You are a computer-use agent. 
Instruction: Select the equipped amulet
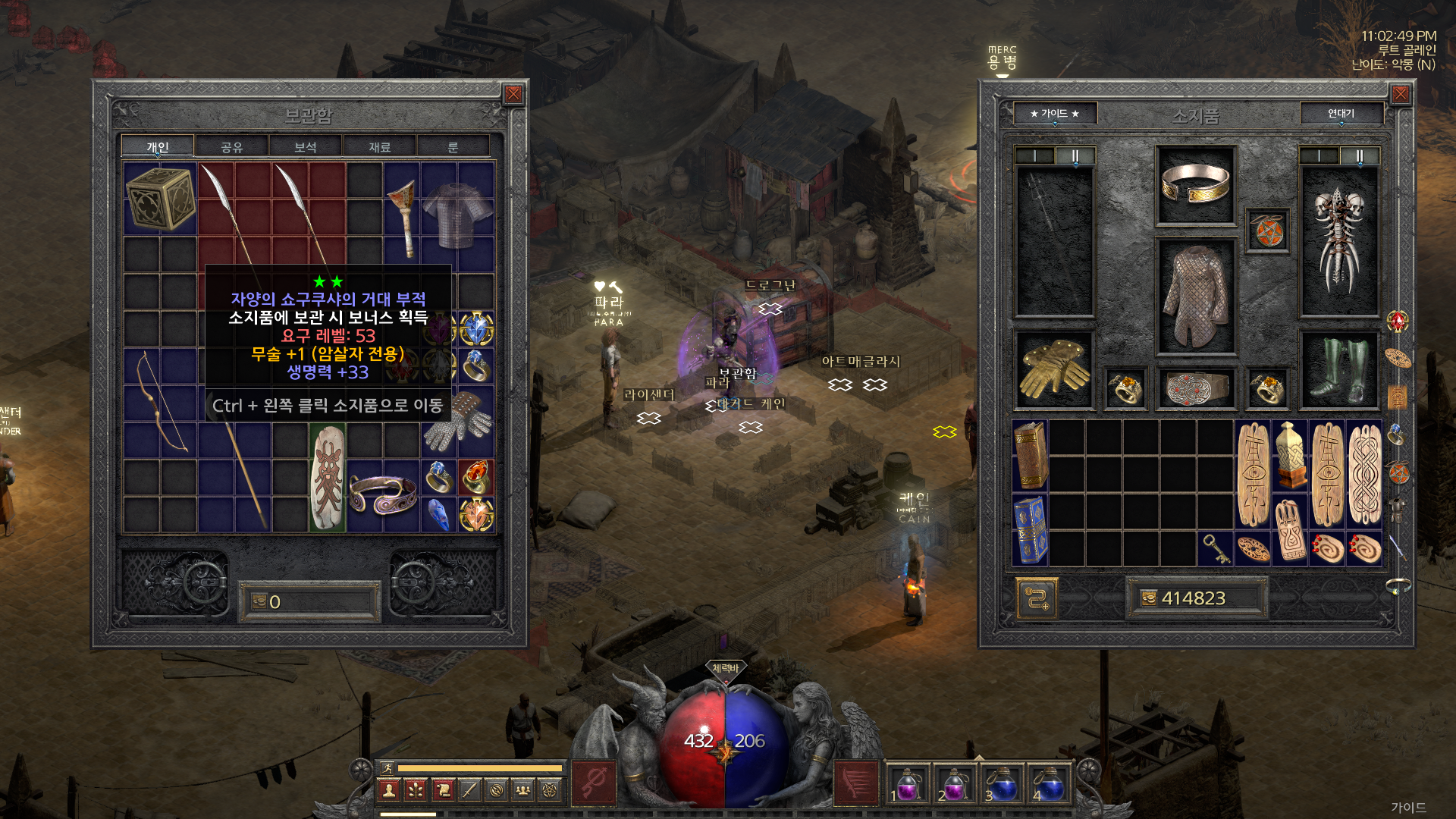coord(1267,231)
